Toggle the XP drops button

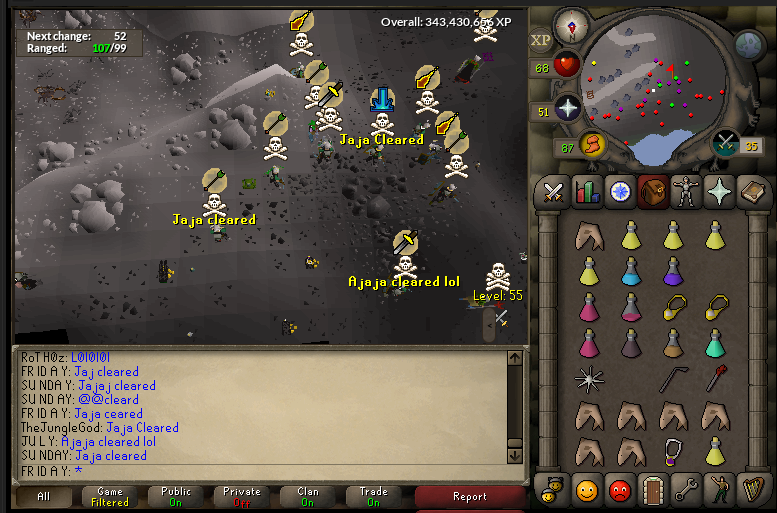point(541,41)
